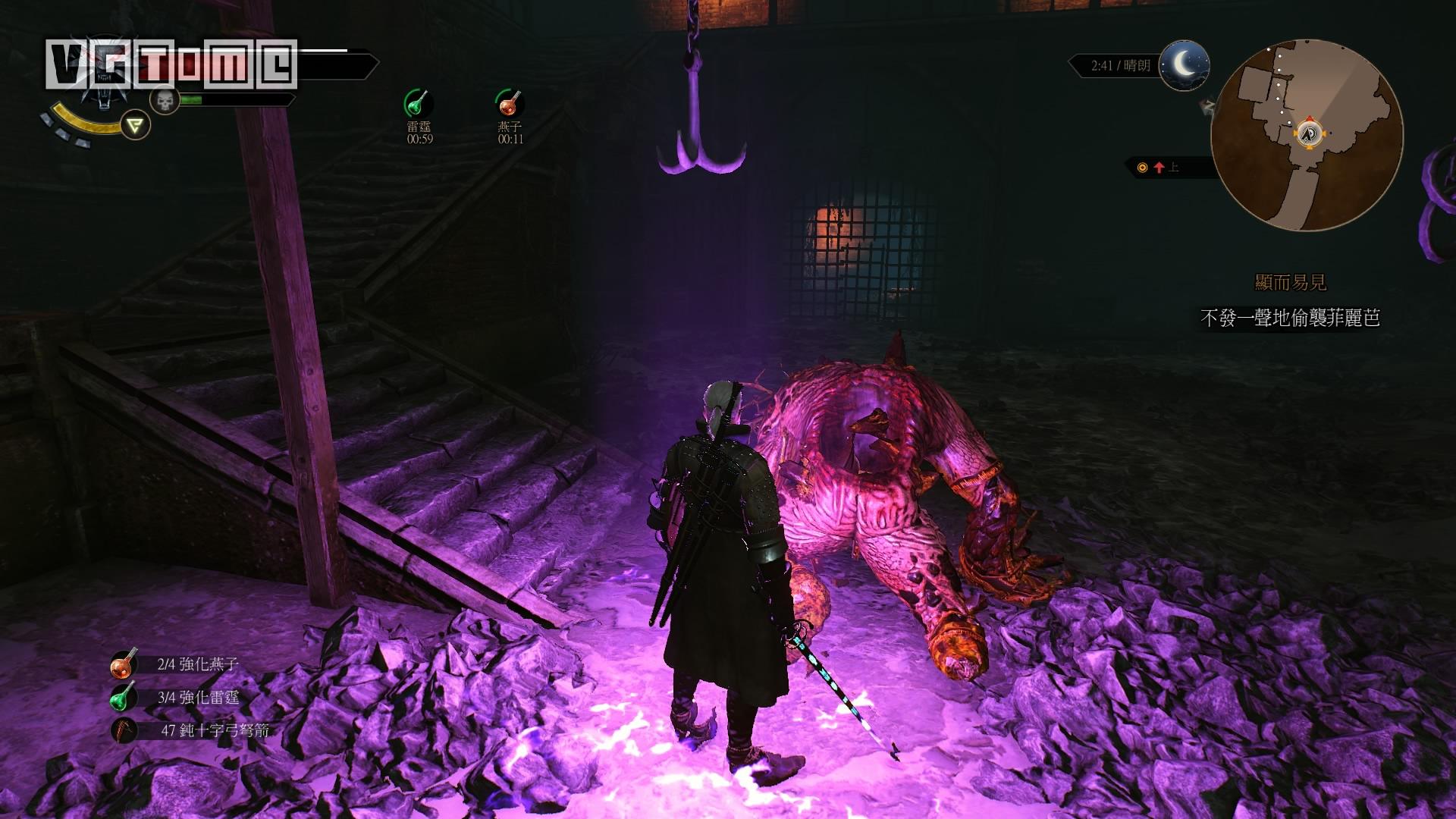The height and width of the screenshot is (819, 1456).
Task: Select the Swallow potion buff icon
Action: pos(510,103)
